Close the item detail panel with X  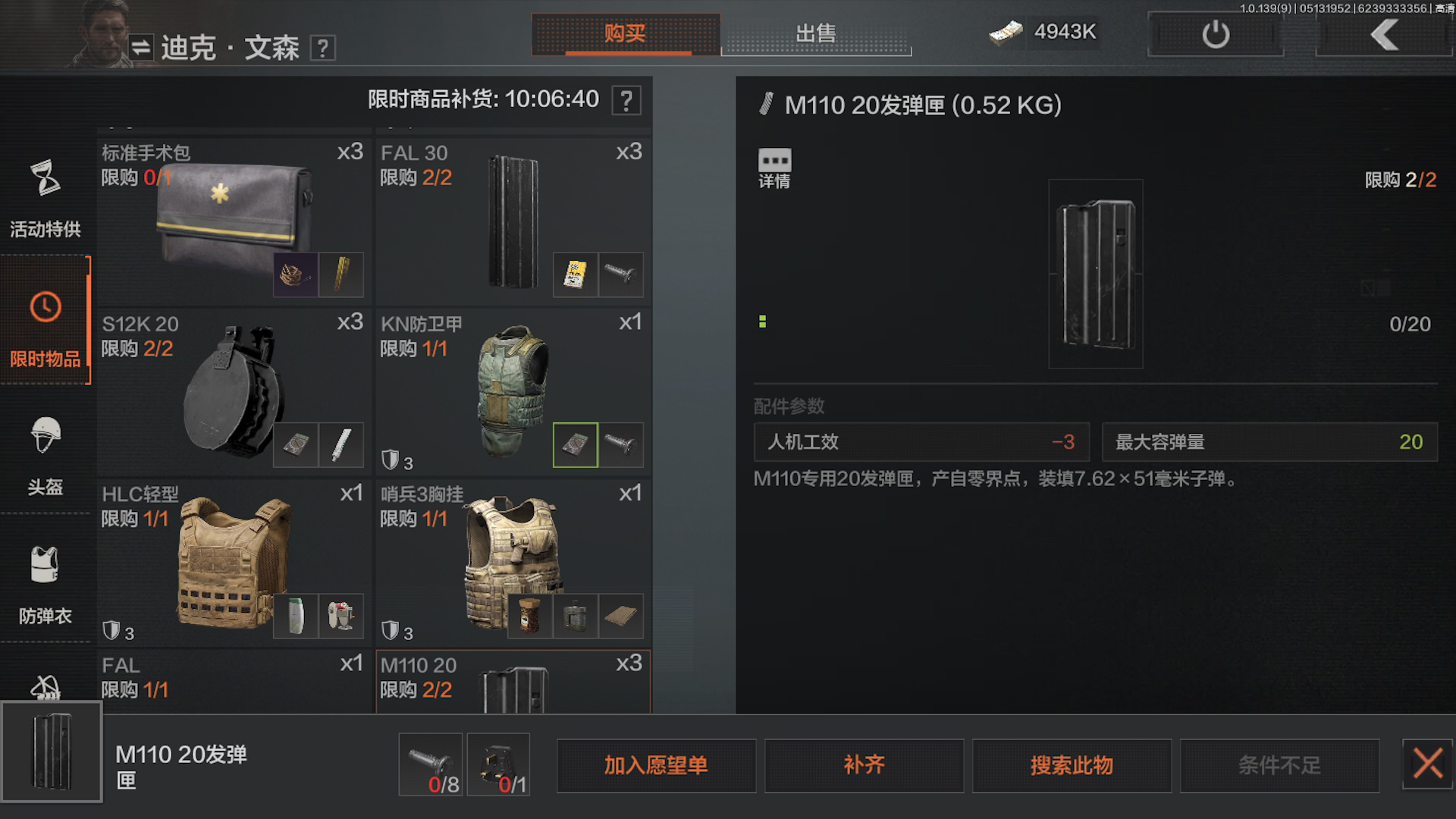pyautogui.click(x=1427, y=764)
